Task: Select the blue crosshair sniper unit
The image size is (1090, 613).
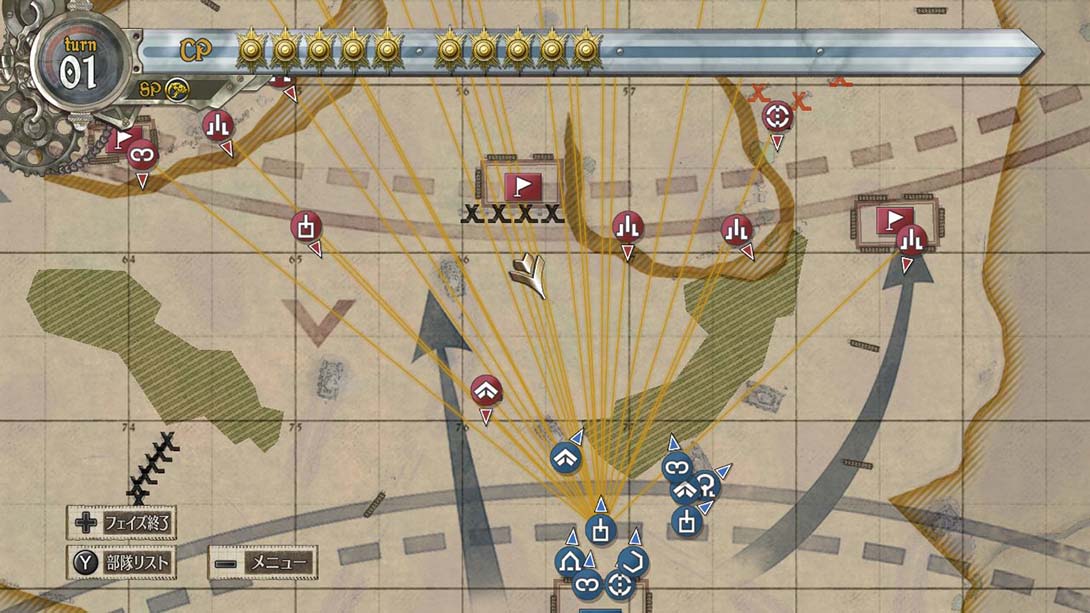Action: (619, 585)
